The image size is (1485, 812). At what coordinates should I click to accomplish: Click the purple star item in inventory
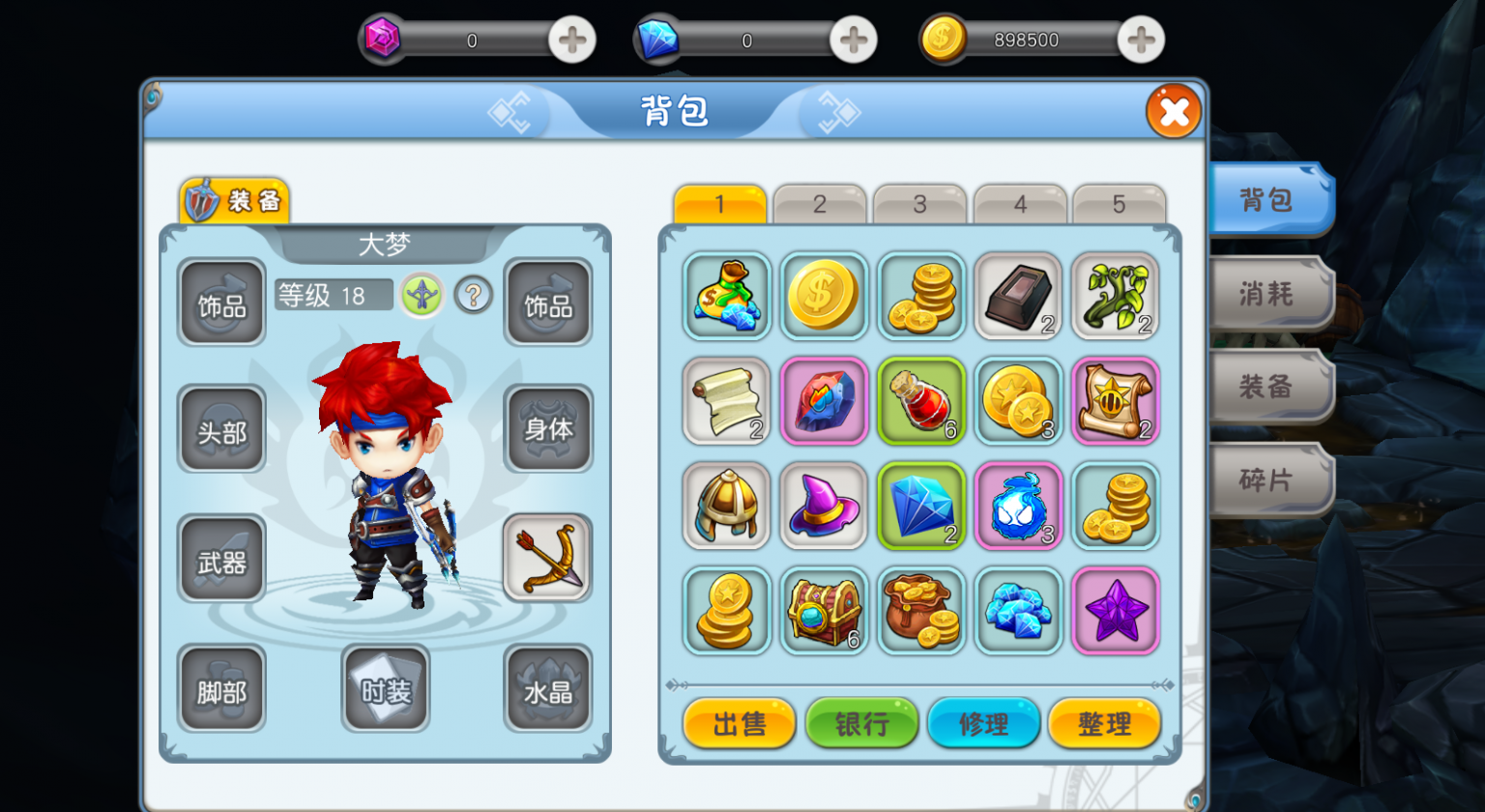click(x=1116, y=611)
